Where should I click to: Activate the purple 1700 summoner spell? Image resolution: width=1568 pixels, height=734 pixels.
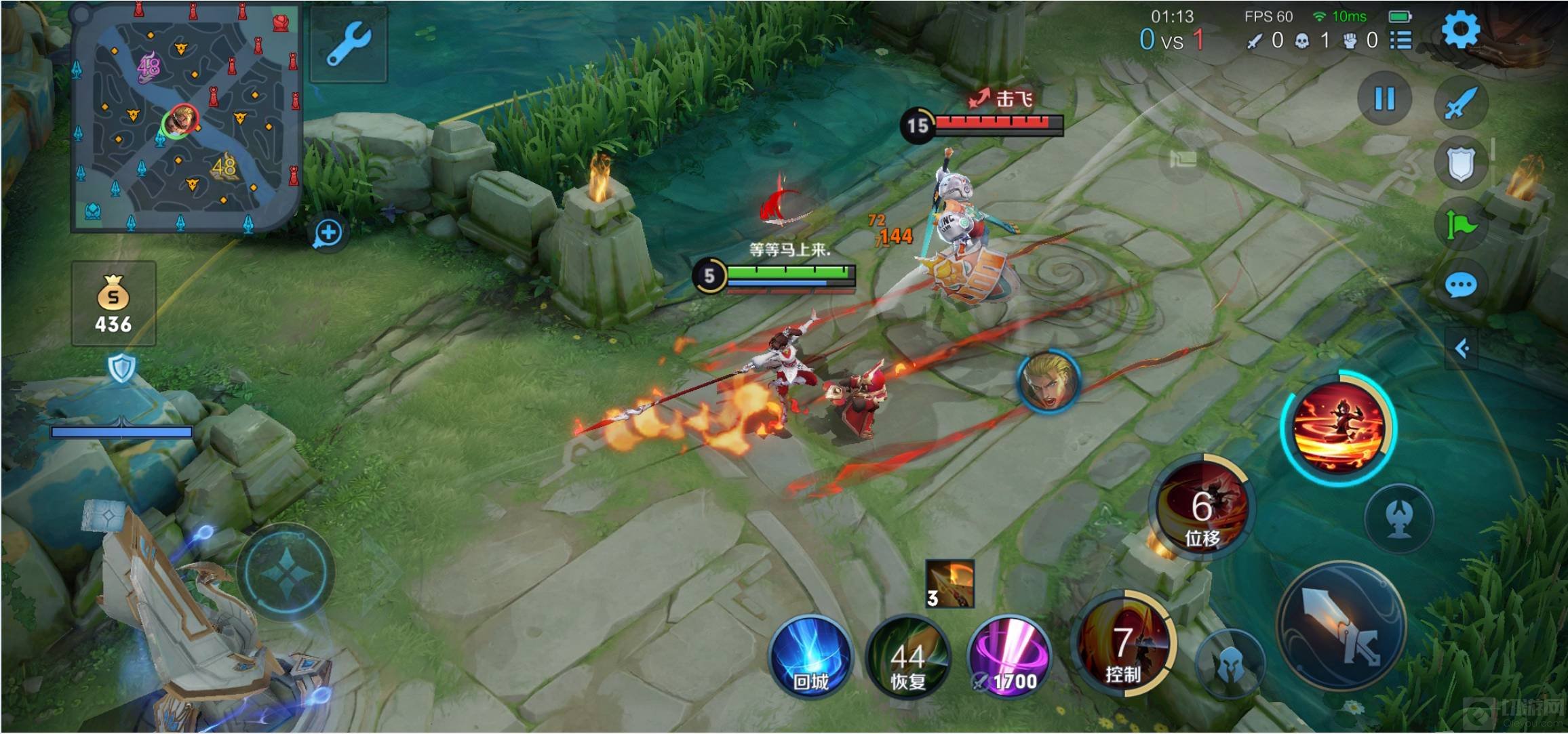coord(1008,656)
